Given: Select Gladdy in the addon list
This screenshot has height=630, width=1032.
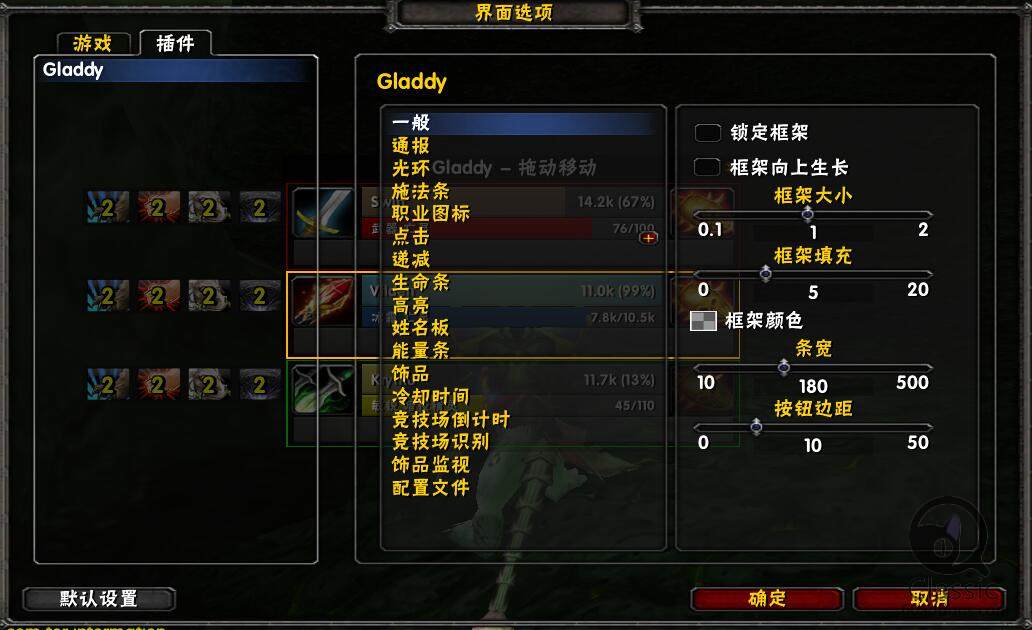Looking at the screenshot, I should point(73,70).
